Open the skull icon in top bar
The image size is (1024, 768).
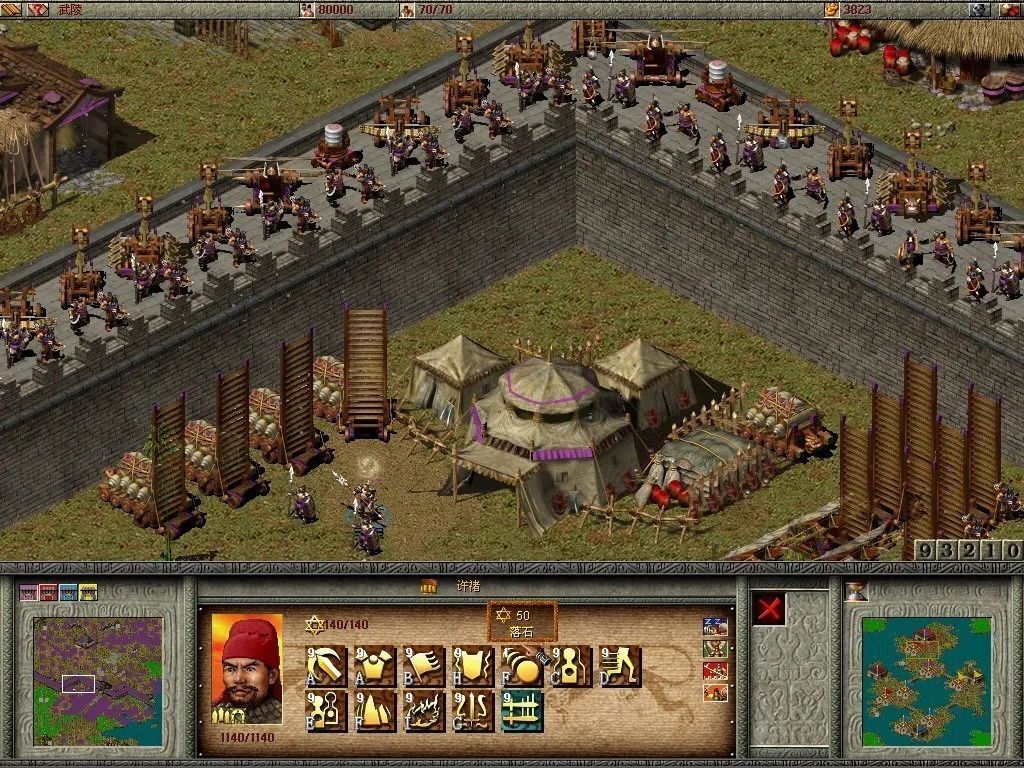(981, 9)
